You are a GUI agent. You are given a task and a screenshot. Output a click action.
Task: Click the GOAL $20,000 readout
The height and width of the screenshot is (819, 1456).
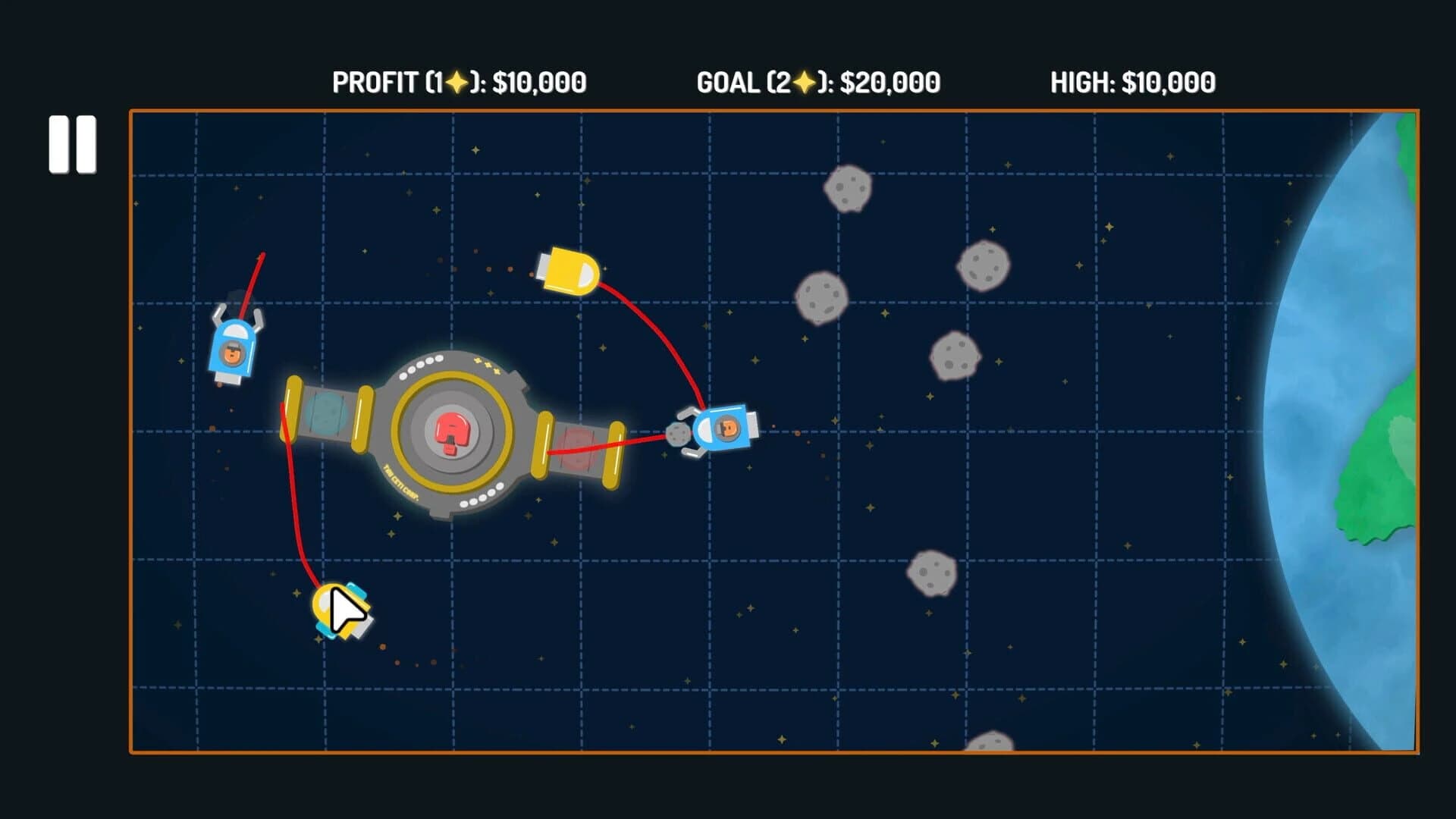pos(817,81)
